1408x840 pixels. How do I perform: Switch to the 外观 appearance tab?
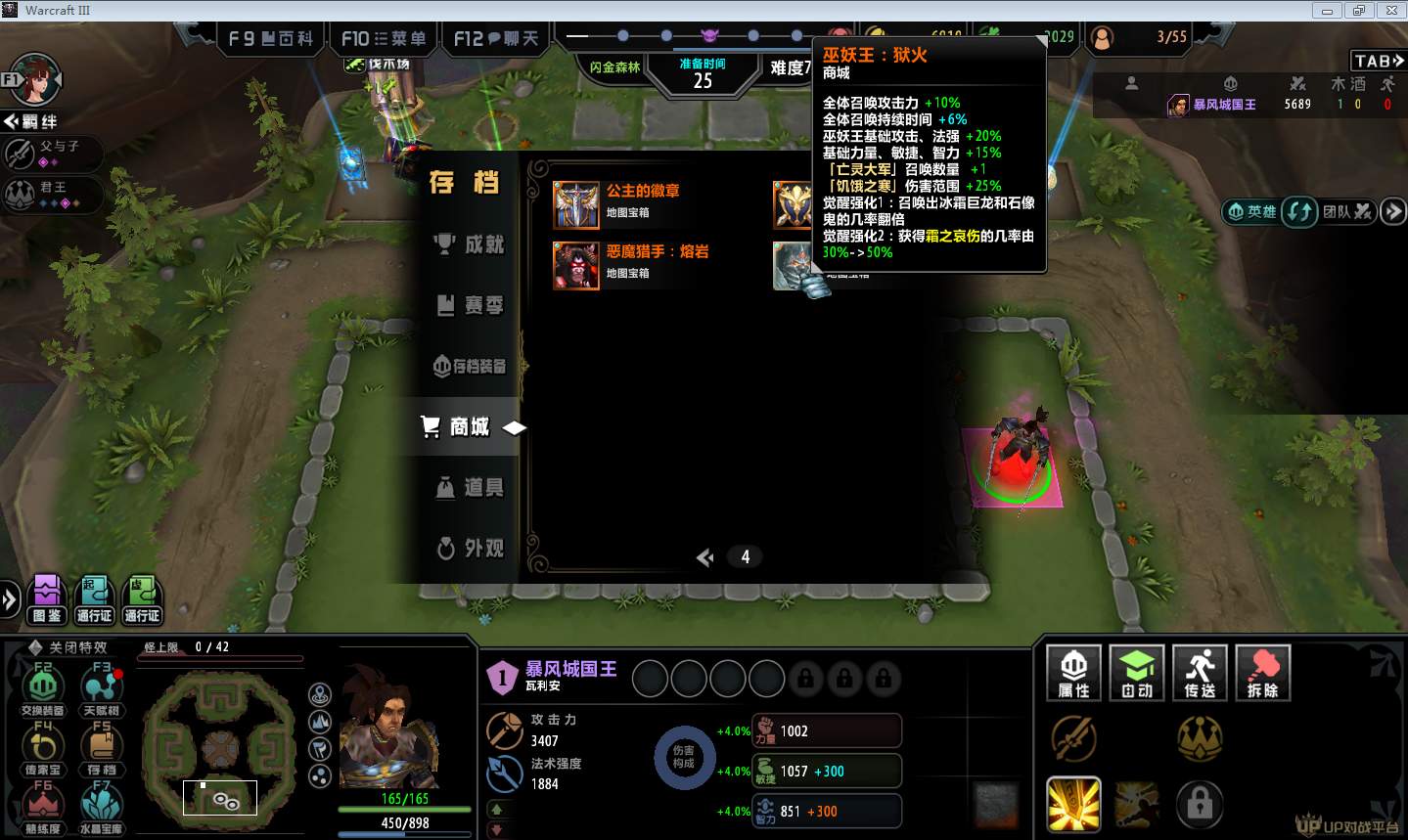coord(470,549)
